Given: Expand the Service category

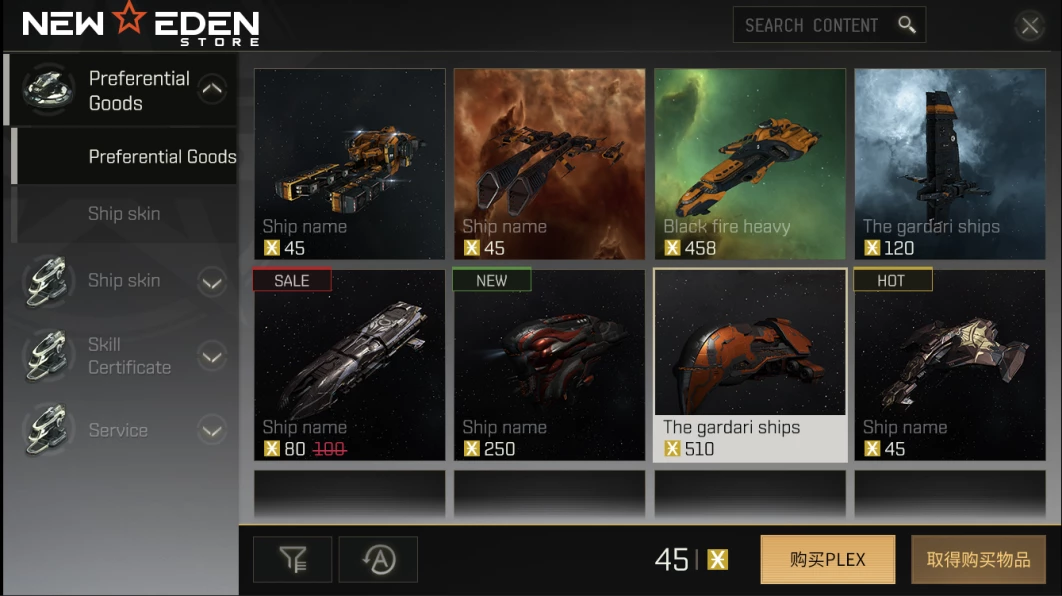Looking at the screenshot, I should [212, 431].
